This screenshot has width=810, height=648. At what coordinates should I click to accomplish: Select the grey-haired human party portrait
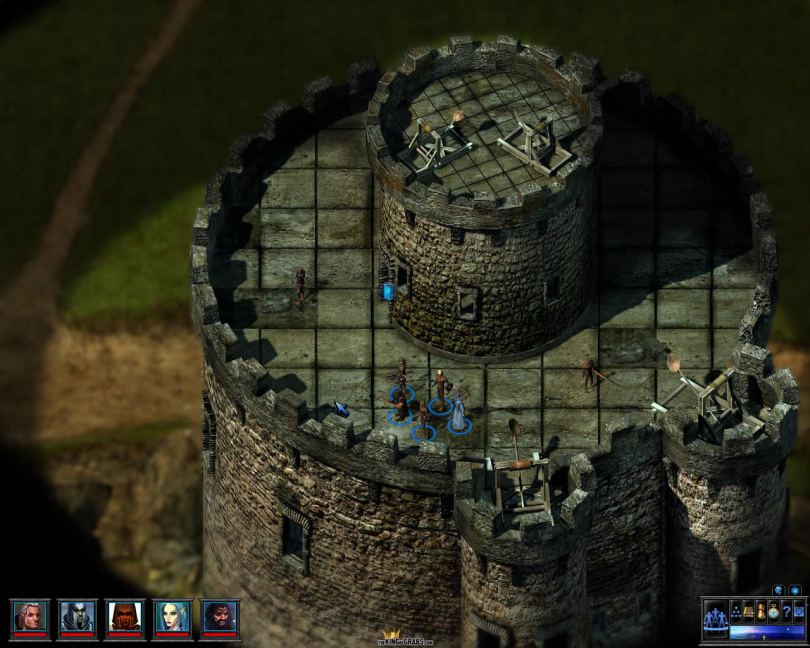pyautogui.click(x=29, y=617)
